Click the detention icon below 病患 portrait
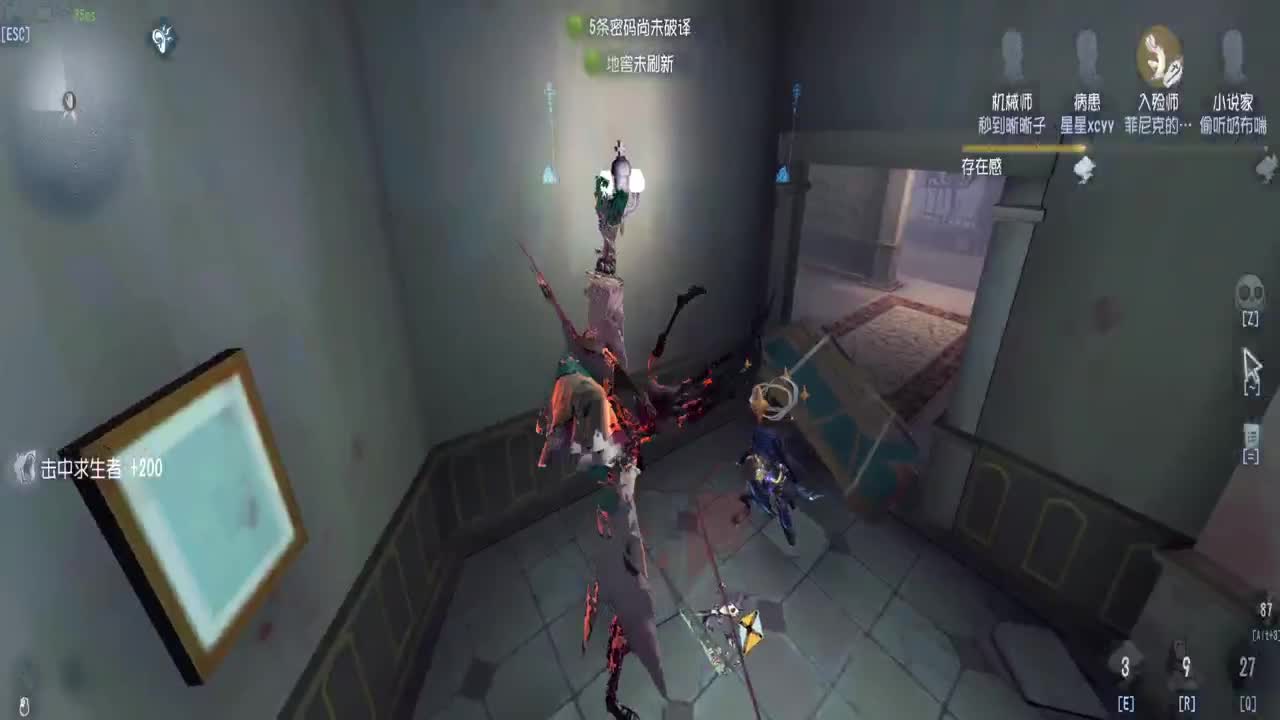1280x720 pixels. tap(1084, 168)
